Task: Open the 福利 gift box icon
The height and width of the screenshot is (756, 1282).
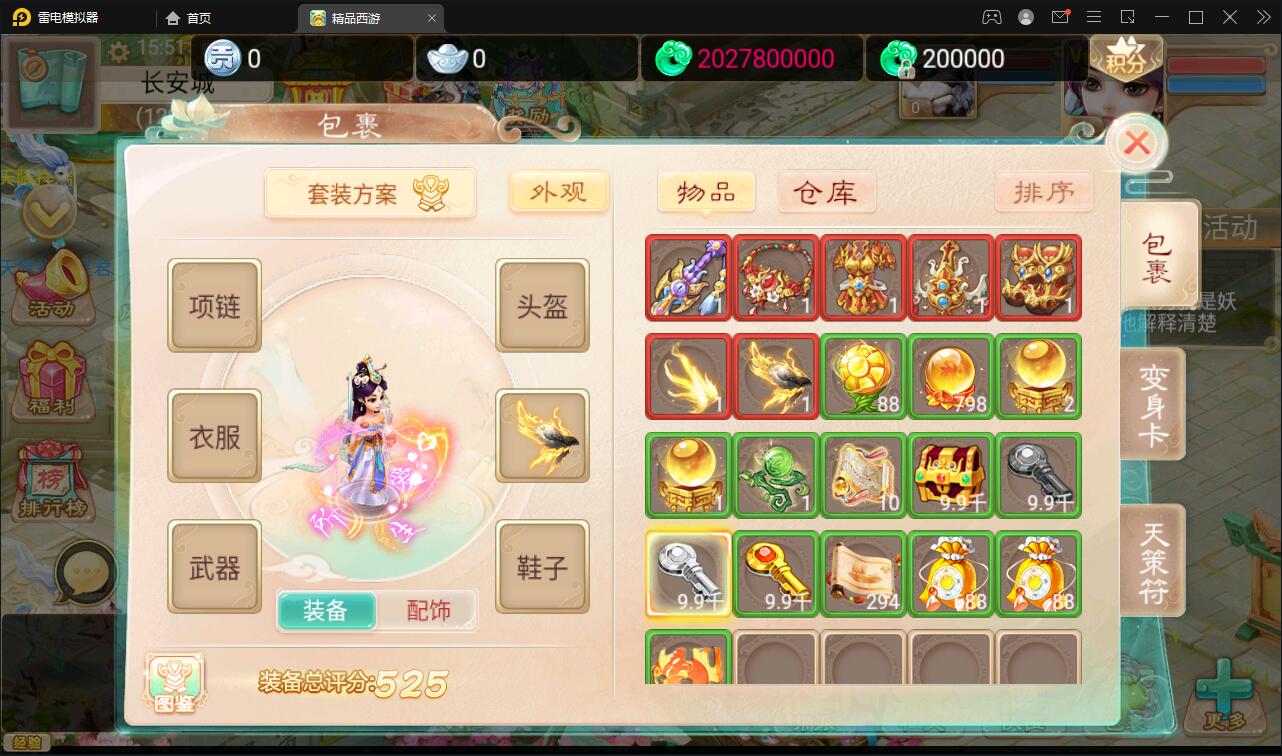Action: pyautogui.click(x=48, y=380)
